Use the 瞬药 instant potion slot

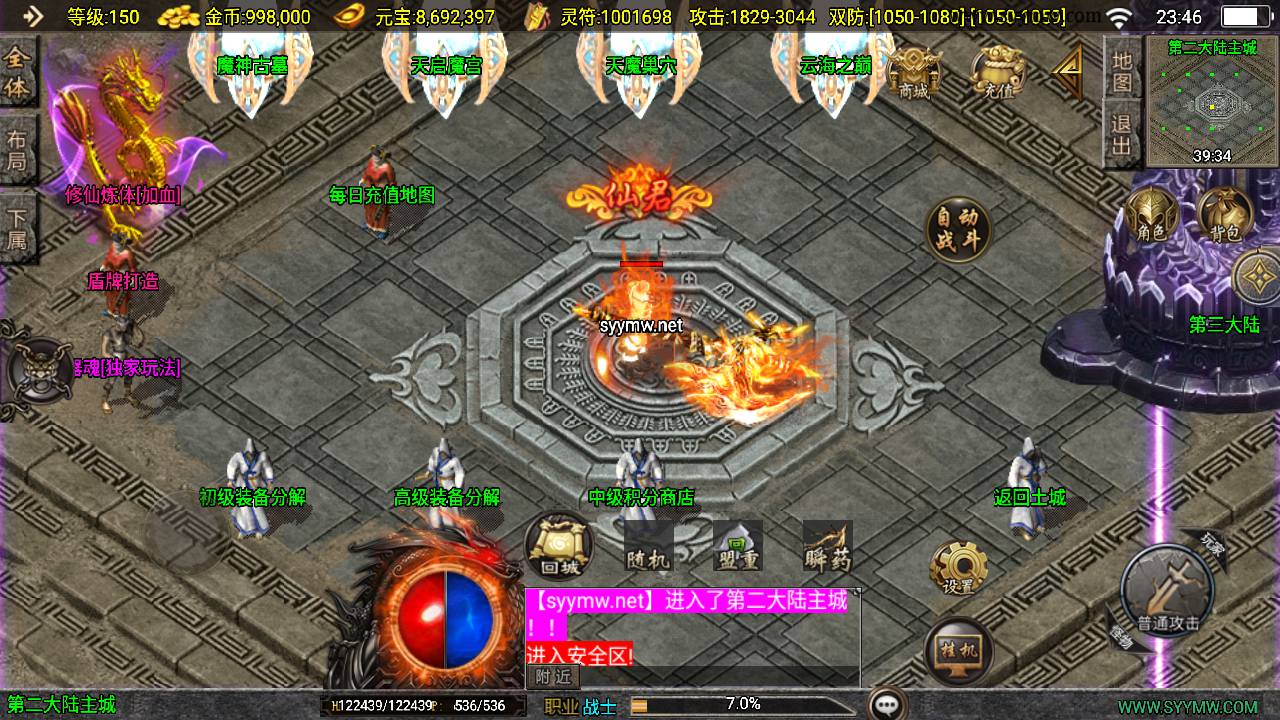[x=827, y=547]
